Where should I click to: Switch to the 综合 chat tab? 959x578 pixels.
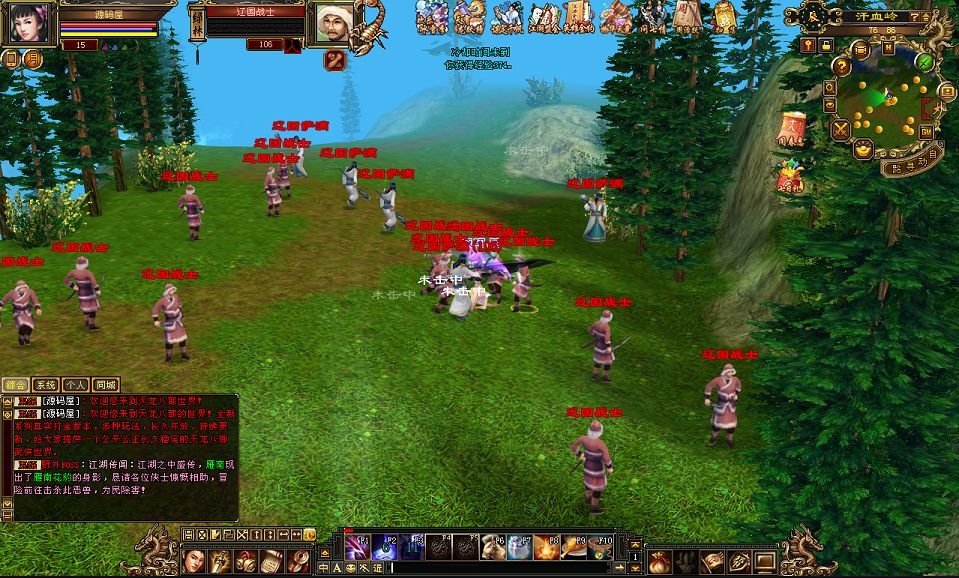pyautogui.click(x=16, y=384)
